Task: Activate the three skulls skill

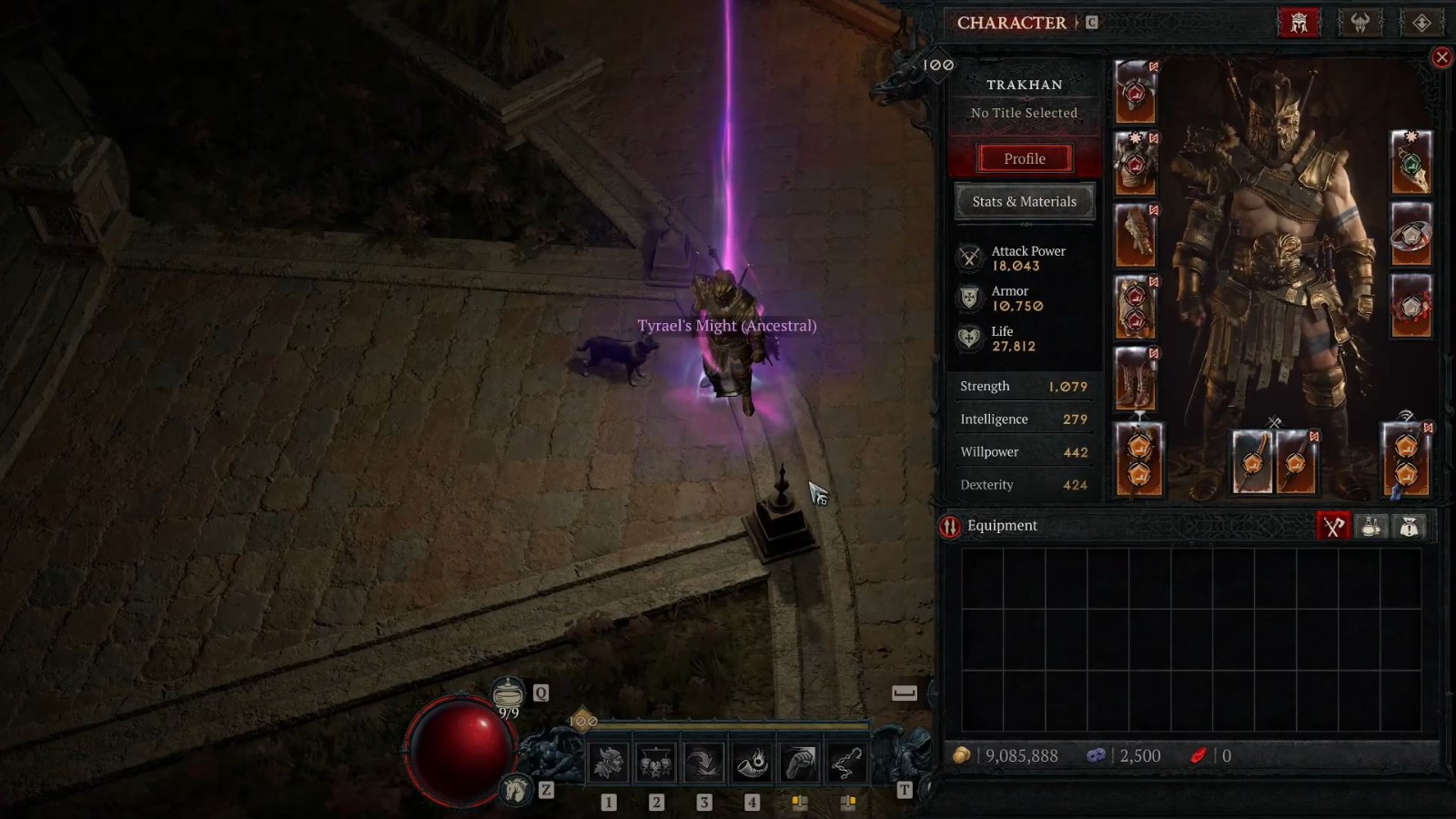Action: click(656, 763)
